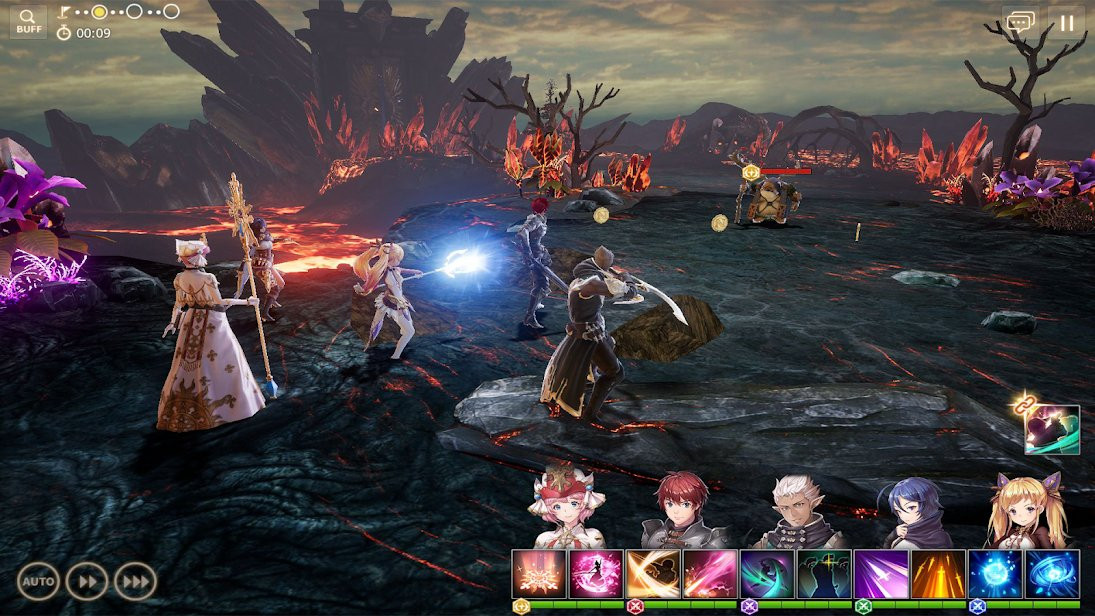This screenshot has height=616, width=1095.
Task: Select the white-haired elf portrait
Action: point(796,510)
